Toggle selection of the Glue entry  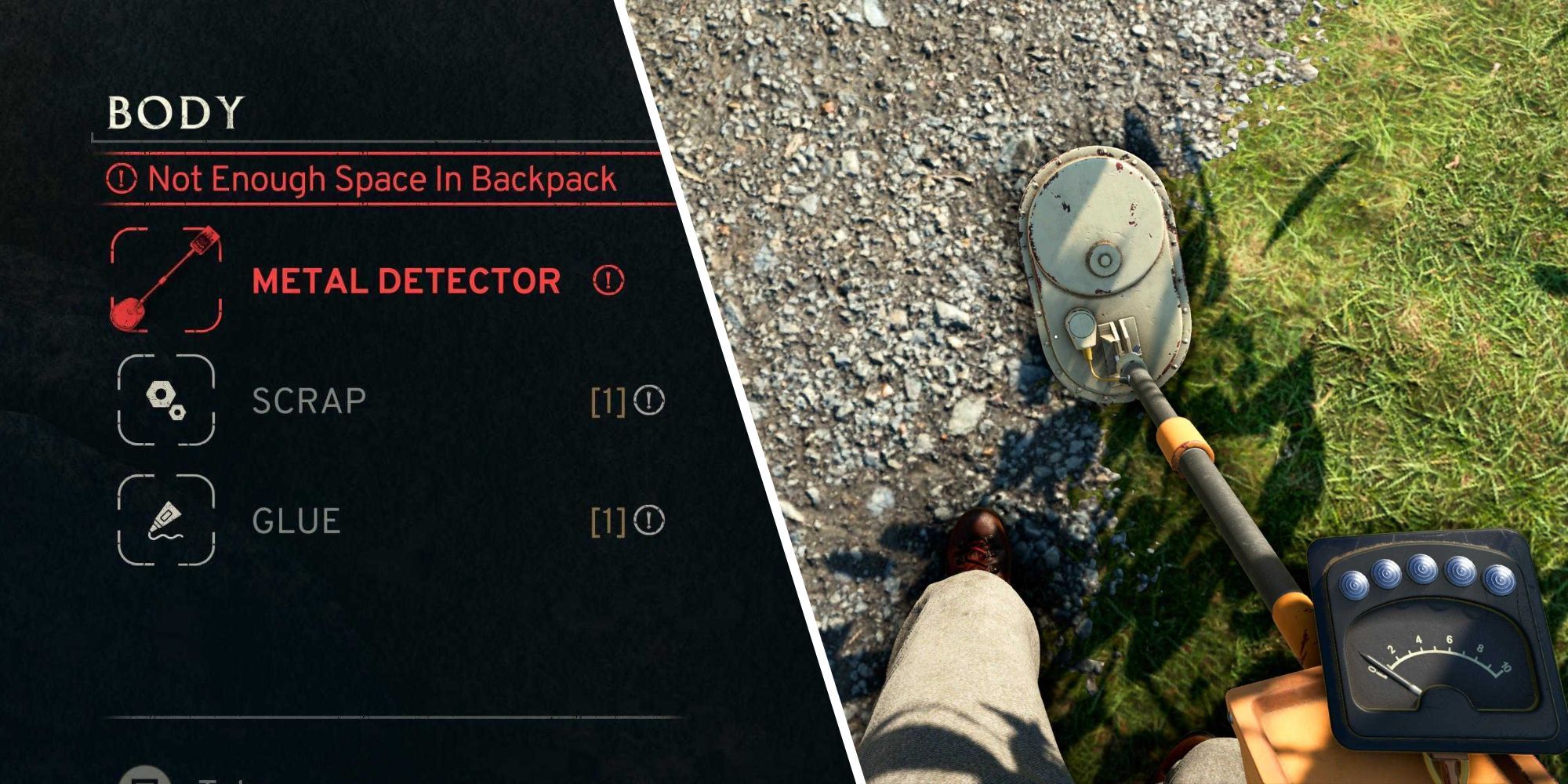pyautogui.click(x=296, y=520)
